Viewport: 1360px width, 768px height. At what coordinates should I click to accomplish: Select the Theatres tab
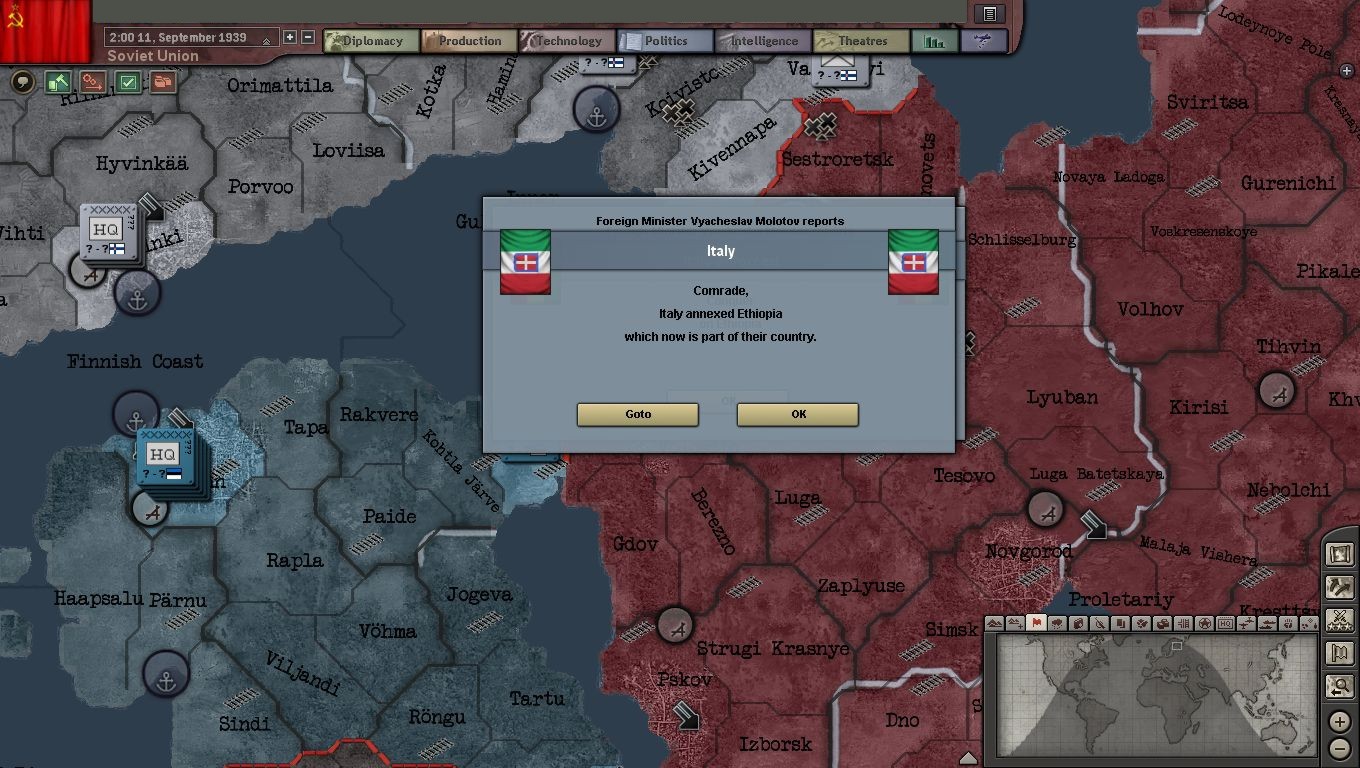(861, 41)
